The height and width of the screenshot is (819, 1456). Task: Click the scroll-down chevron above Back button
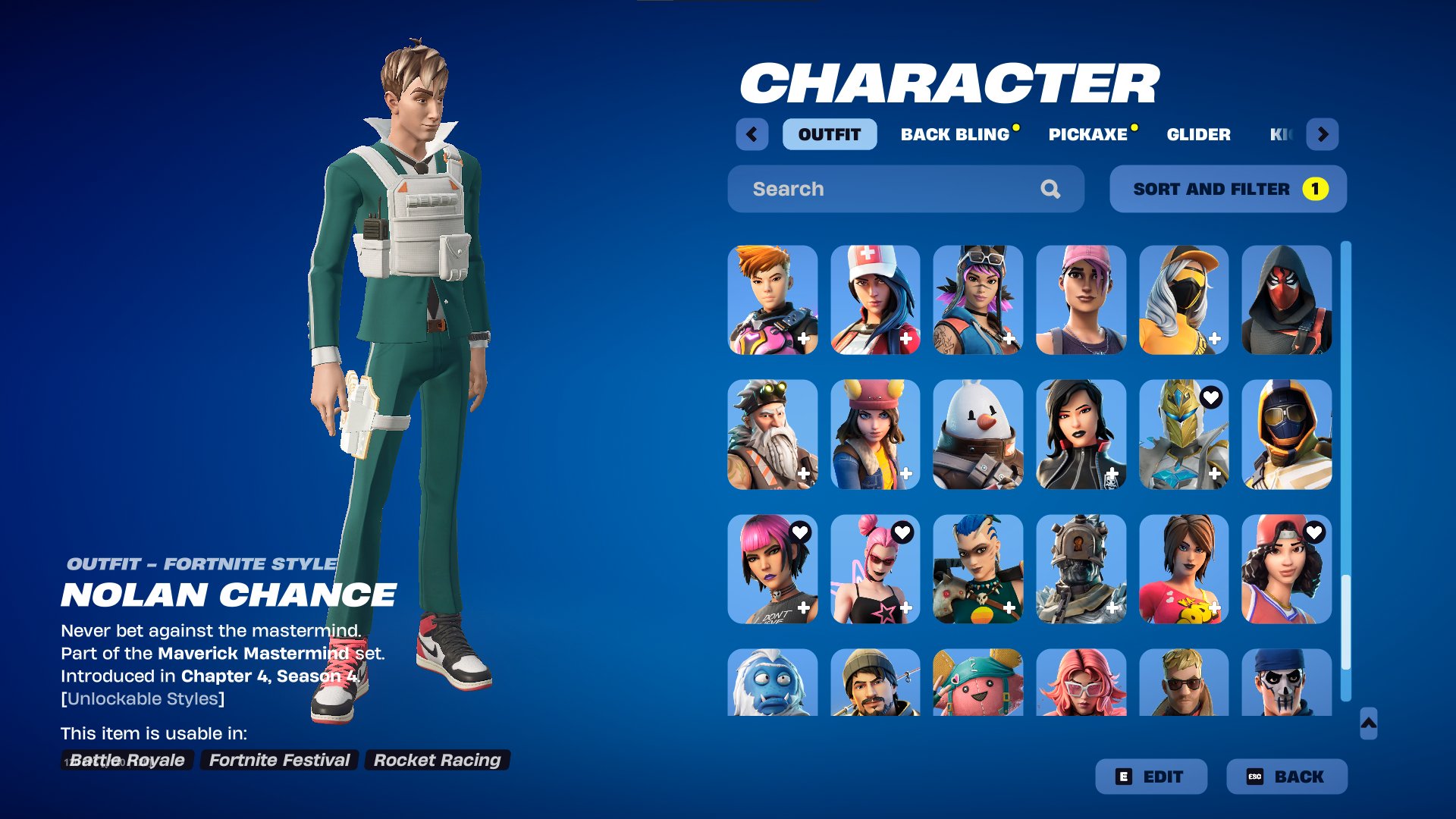pos(1369,724)
